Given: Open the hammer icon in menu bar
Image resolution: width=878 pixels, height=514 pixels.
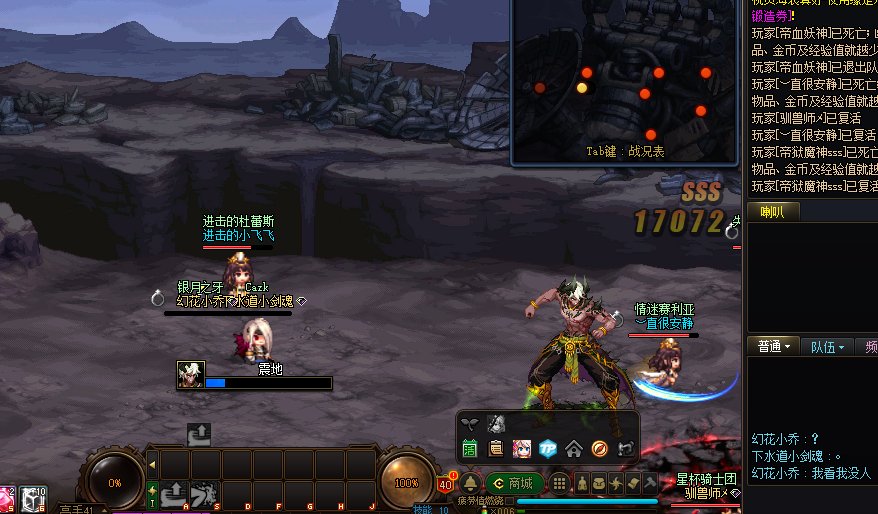Looking at the screenshot, I should (650, 483).
